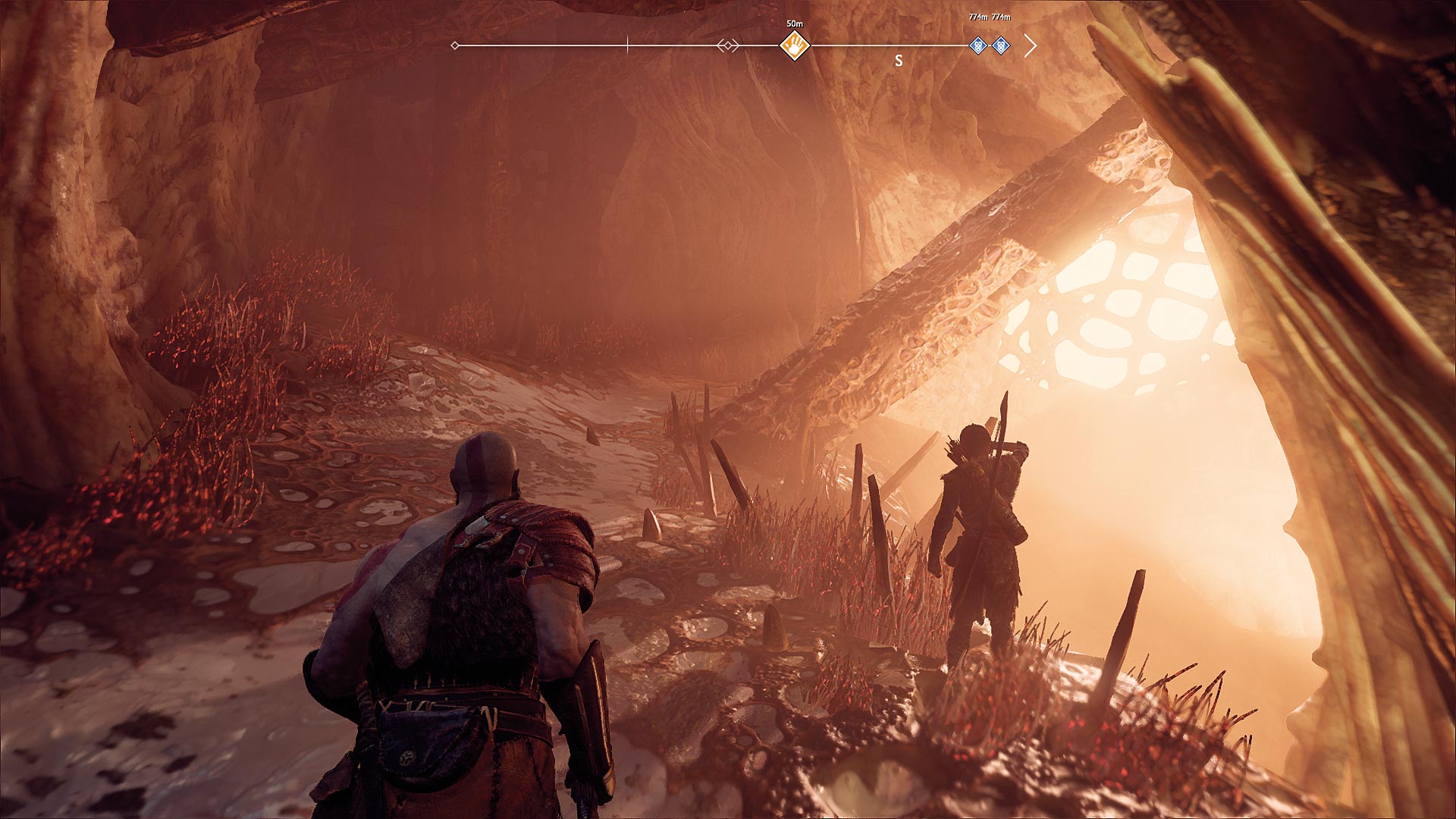Click the bracketed diamond compass center marker
Image resolution: width=1456 pixels, height=819 pixels.
pos(728,46)
